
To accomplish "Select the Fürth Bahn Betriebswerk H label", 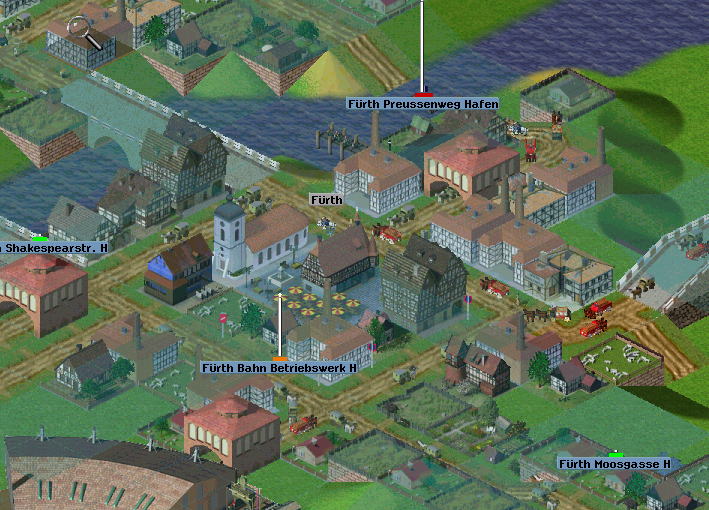I will click(x=279, y=368).
